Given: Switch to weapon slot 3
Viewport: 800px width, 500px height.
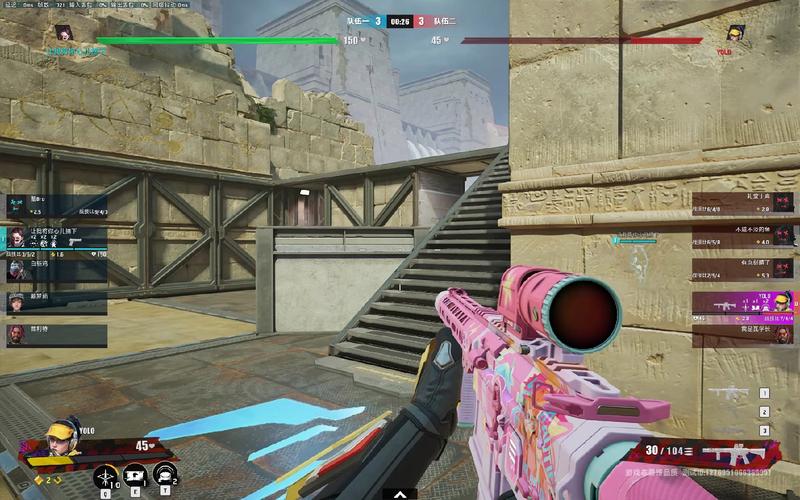Looking at the screenshot, I should pos(764,430).
